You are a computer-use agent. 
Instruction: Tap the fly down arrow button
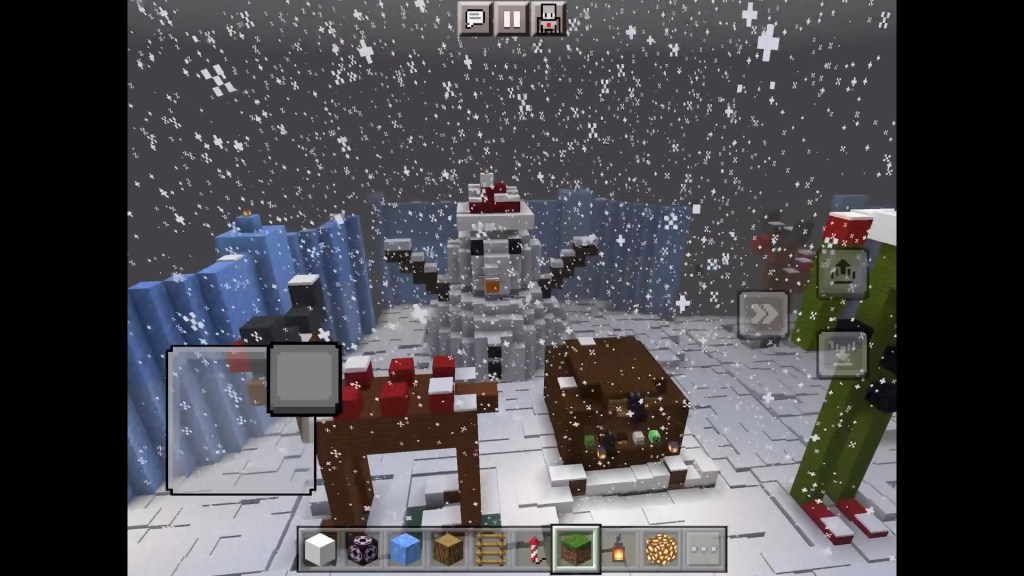pyautogui.click(x=841, y=353)
